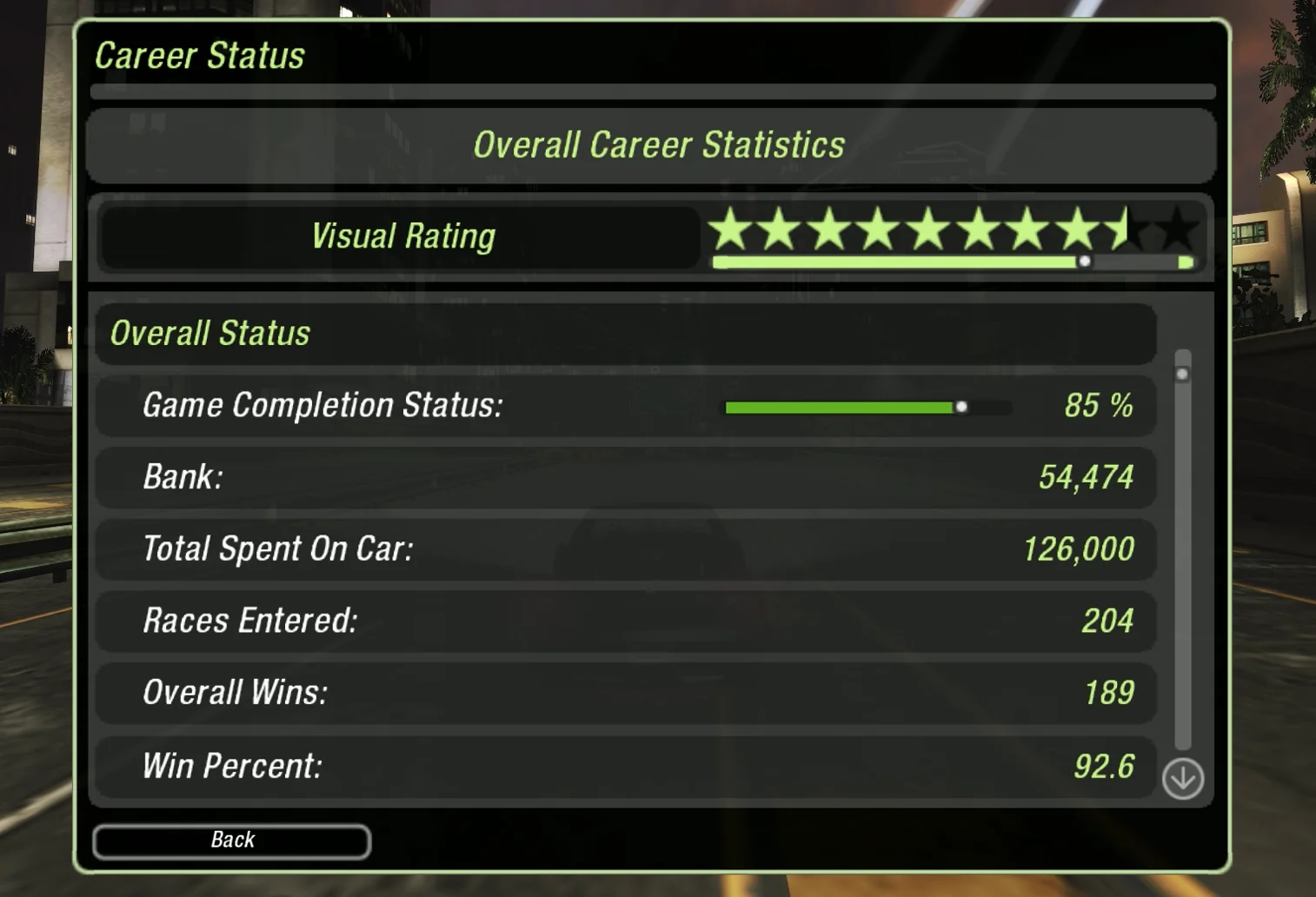This screenshot has height=897, width=1316.
Task: Select the Overall Wins row
Action: [x=626, y=693]
